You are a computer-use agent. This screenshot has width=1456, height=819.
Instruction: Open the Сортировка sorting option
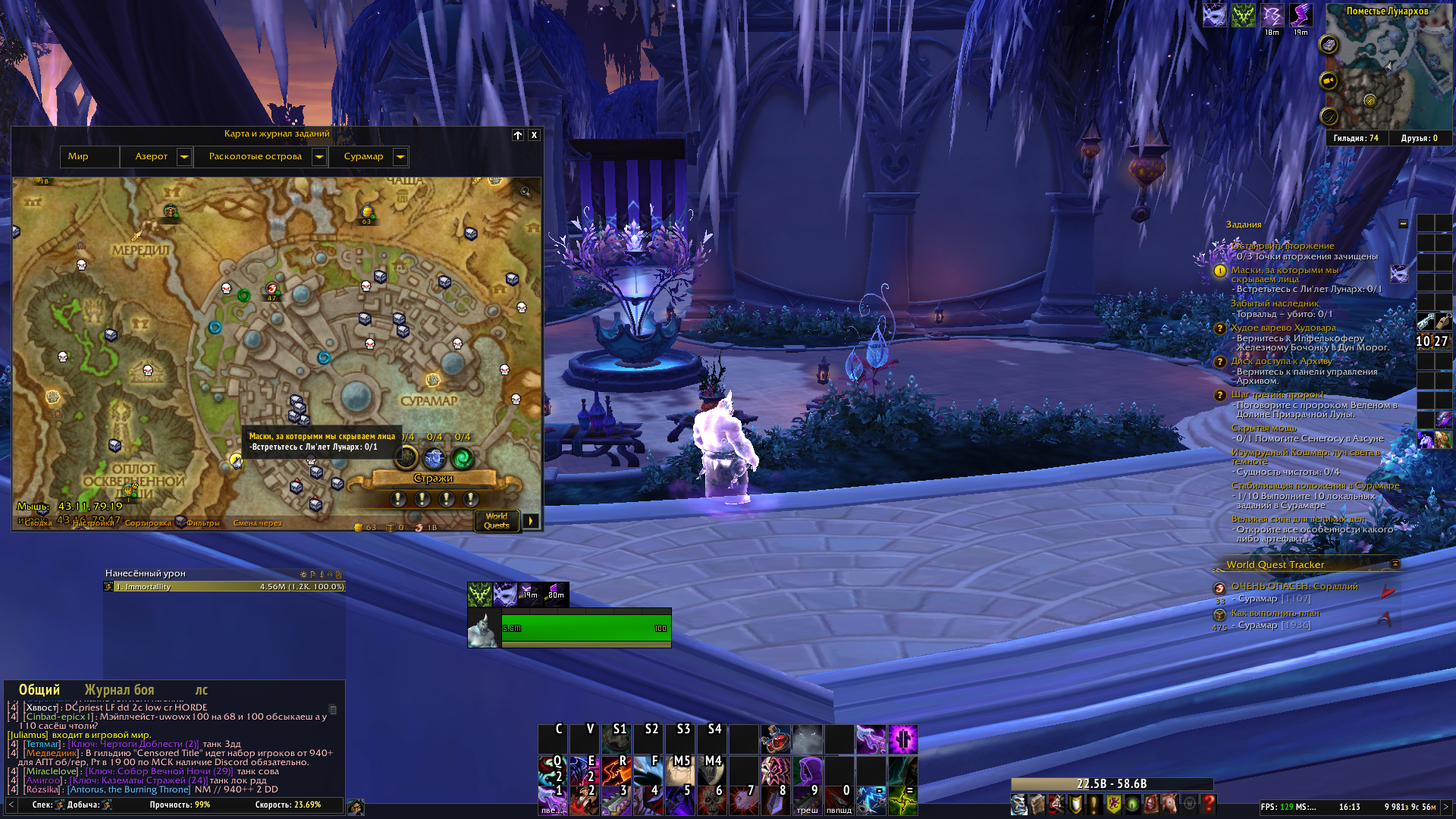[x=148, y=523]
